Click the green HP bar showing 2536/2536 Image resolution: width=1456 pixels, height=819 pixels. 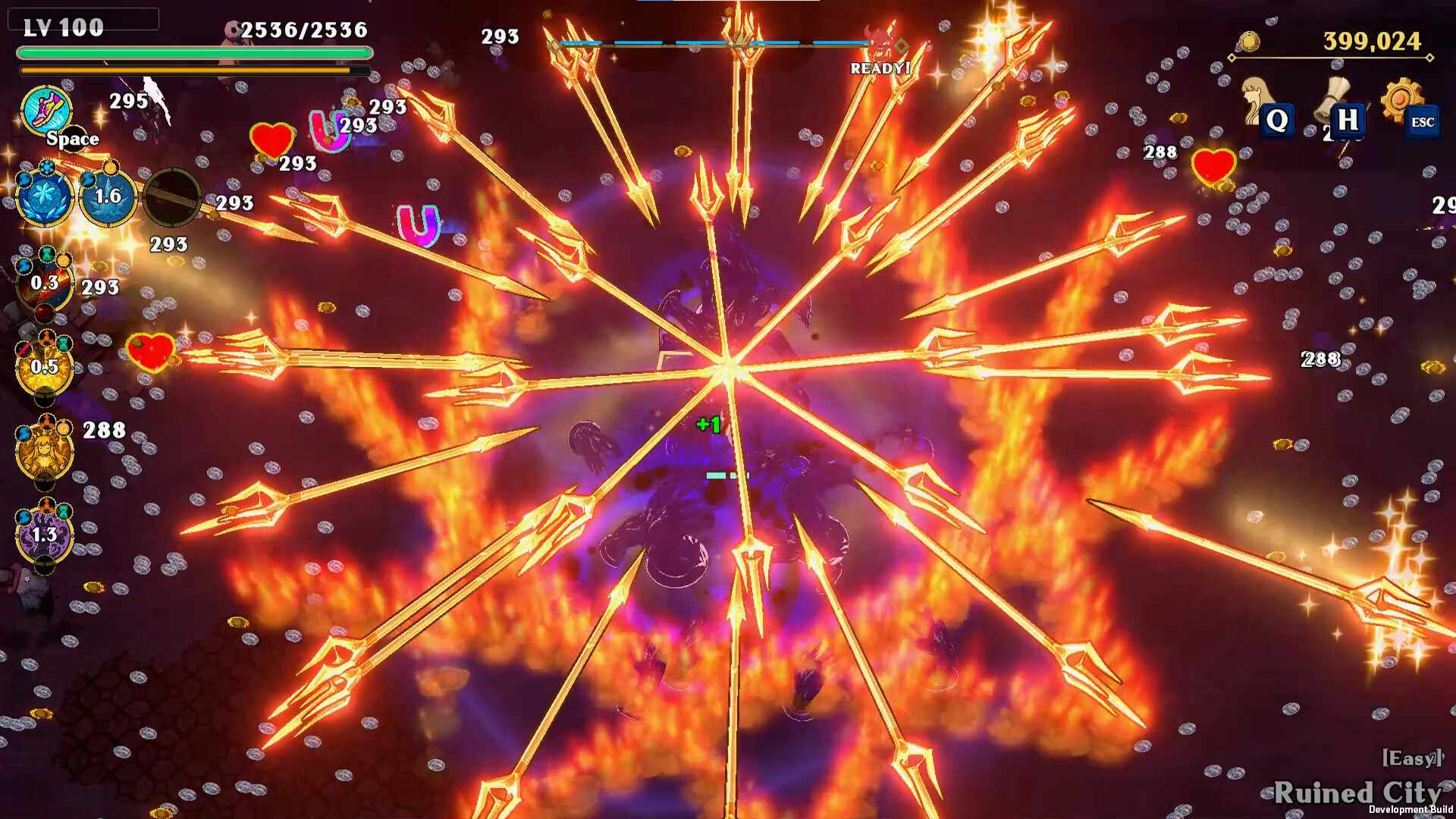tap(193, 51)
